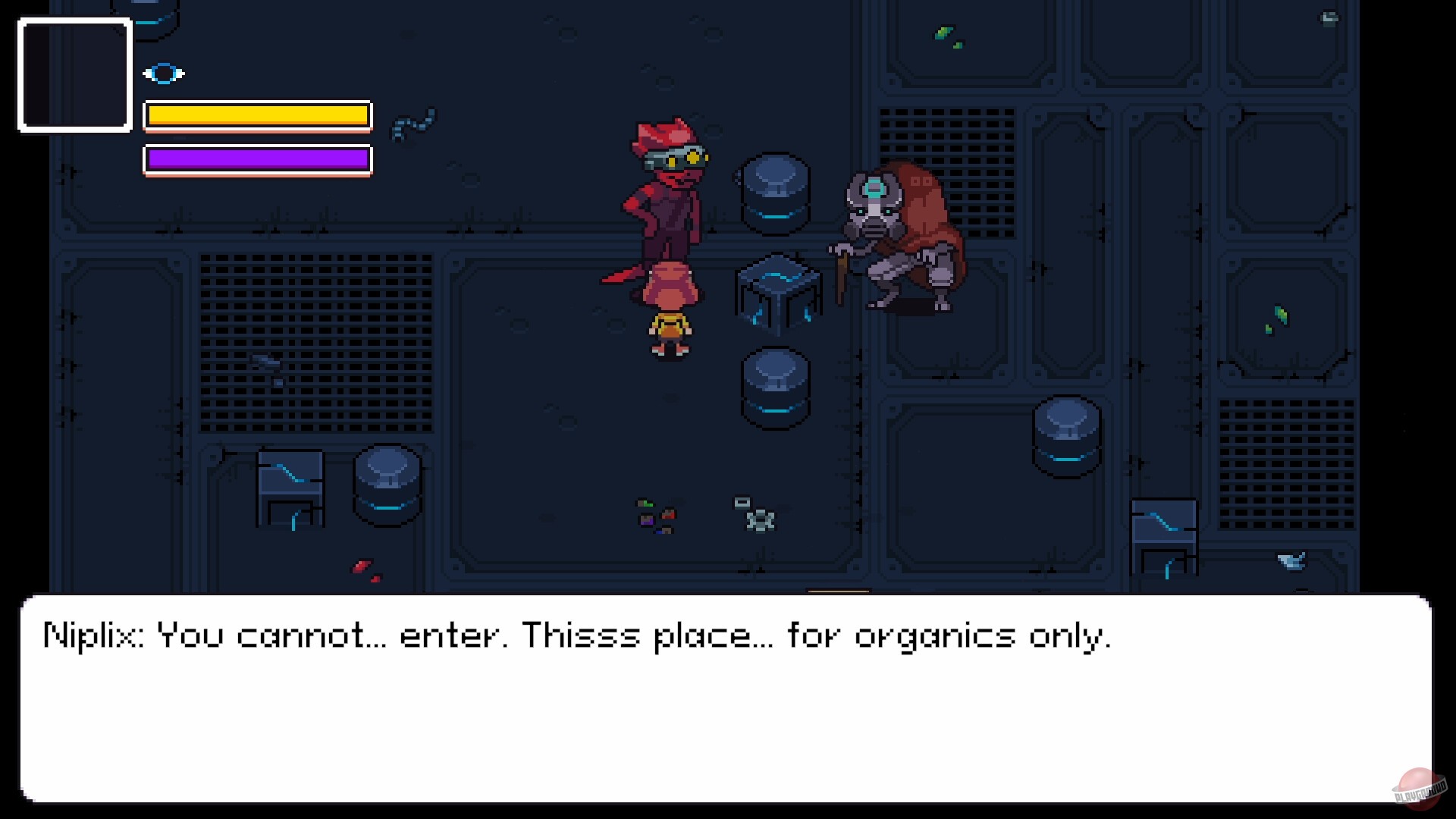Click the yellow health bar
The height and width of the screenshot is (819, 1456).
pyautogui.click(x=256, y=116)
